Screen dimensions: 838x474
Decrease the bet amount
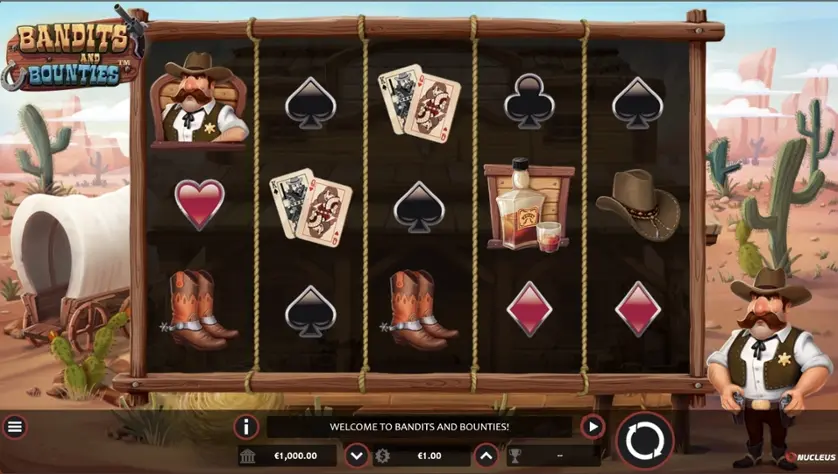coord(357,456)
